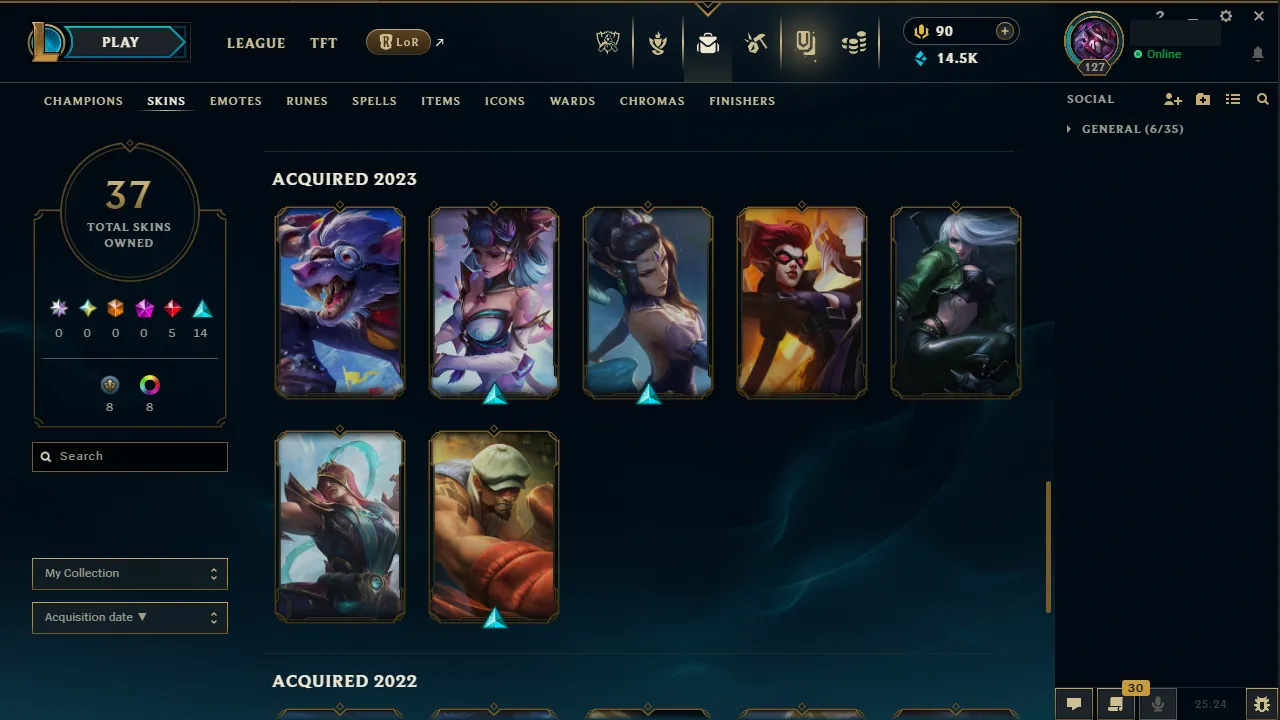Image resolution: width=1280 pixels, height=720 pixels.
Task: Switch to the CHROMAS tab
Action: (x=652, y=101)
